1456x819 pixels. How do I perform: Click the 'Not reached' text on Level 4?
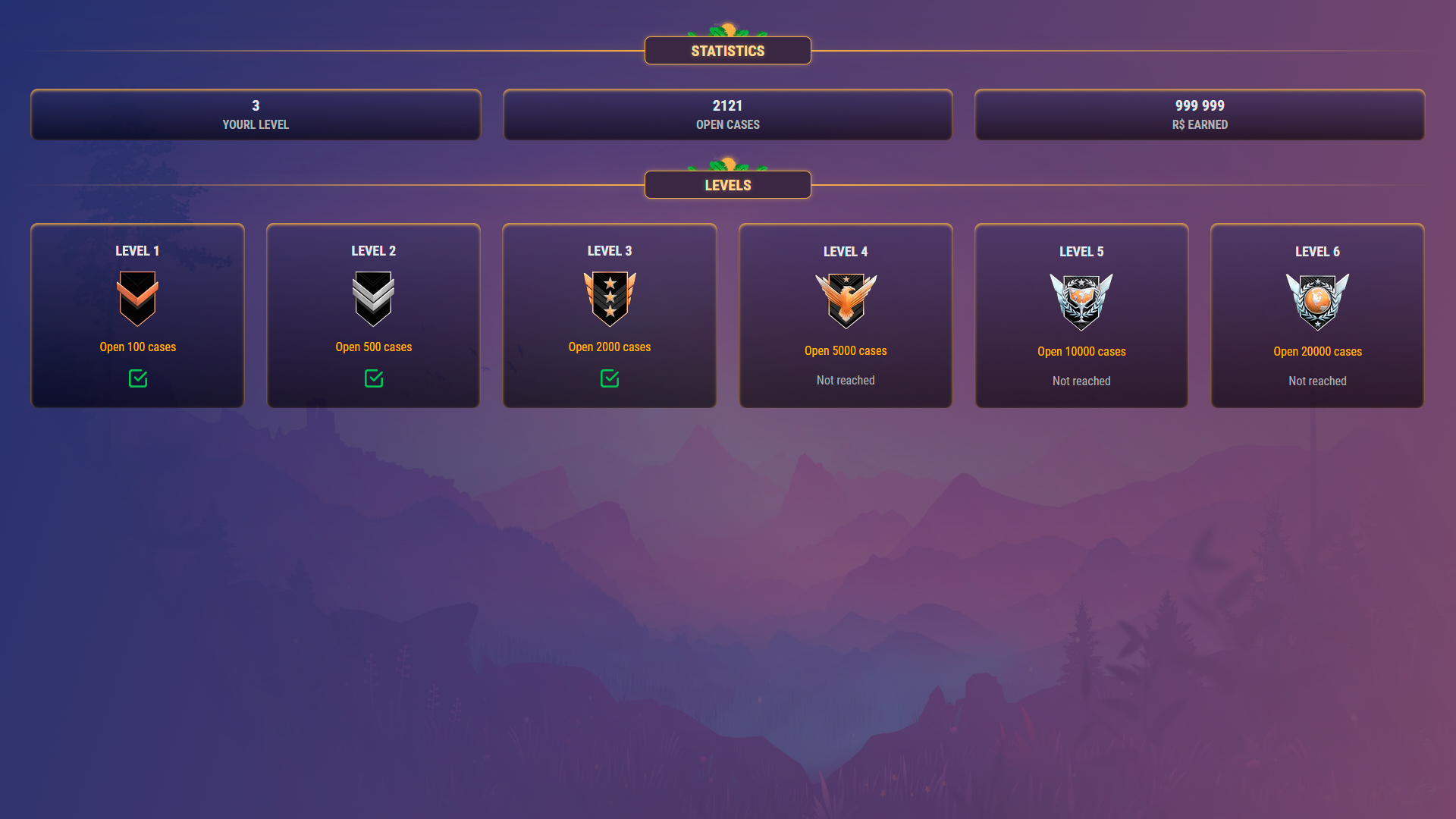(x=845, y=380)
